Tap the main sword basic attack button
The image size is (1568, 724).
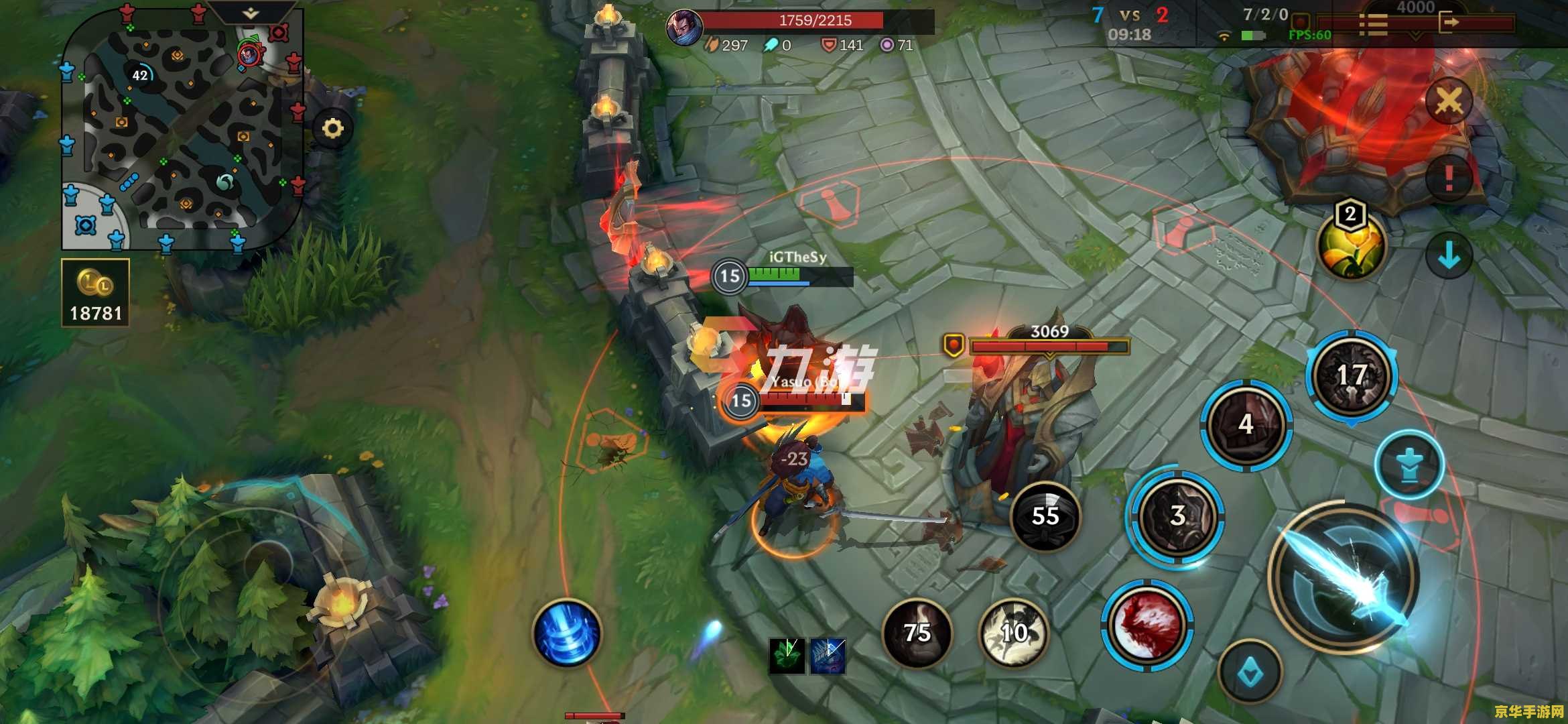coord(1344,578)
